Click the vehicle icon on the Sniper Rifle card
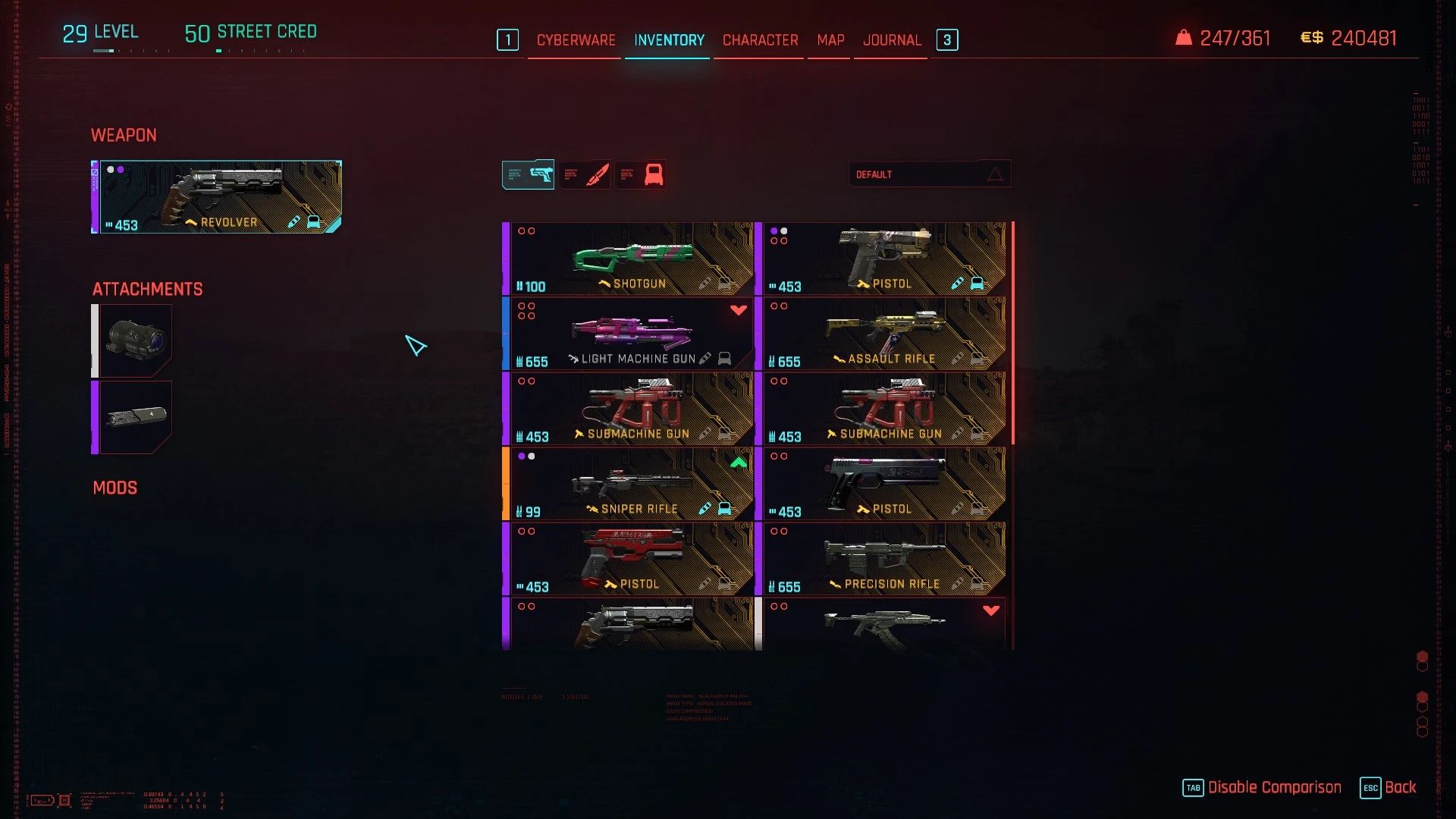Screen dimensions: 1456x819 [725, 508]
